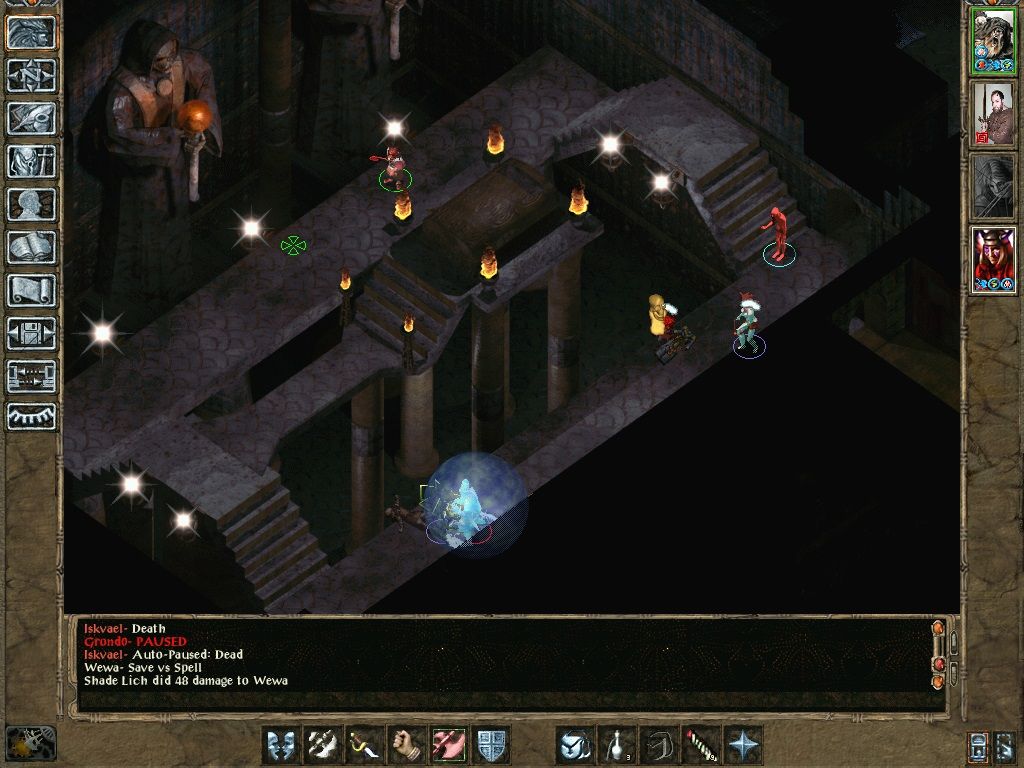
Task: Select the red horned-helmet character portrait
Action: 993,260
